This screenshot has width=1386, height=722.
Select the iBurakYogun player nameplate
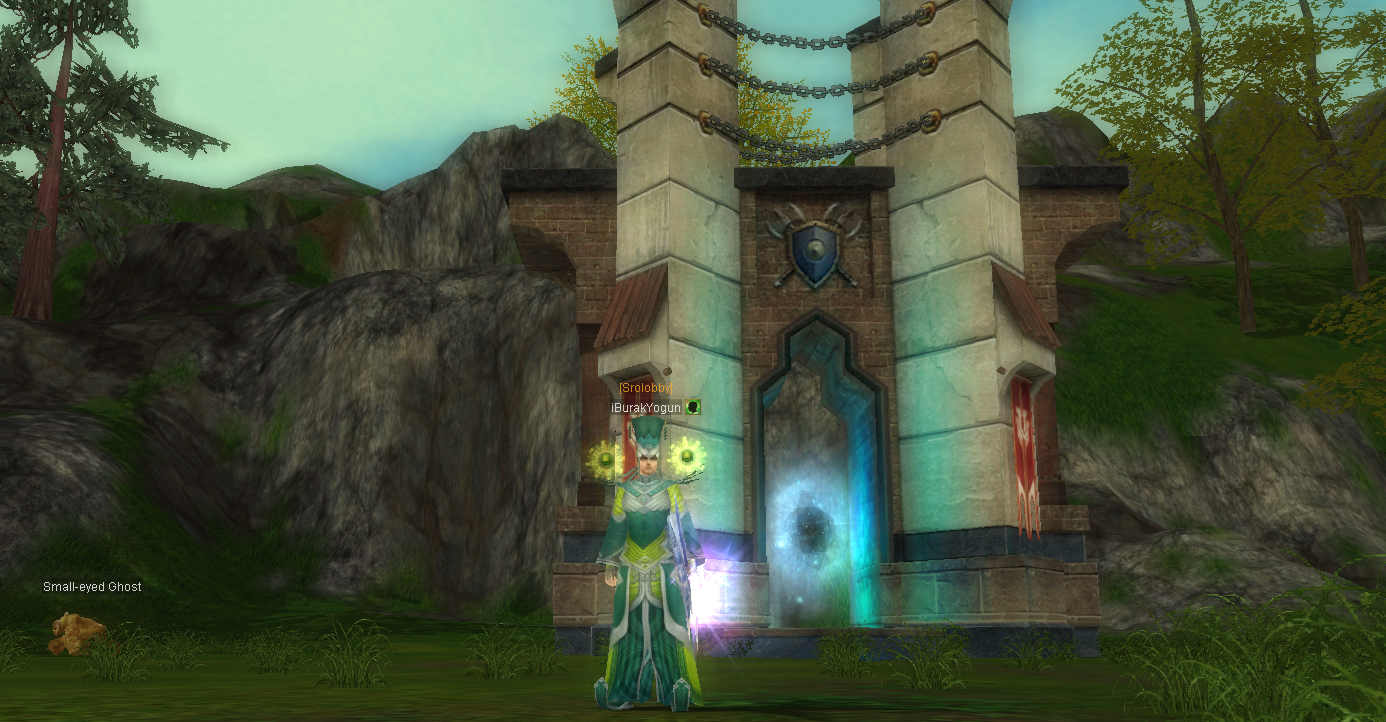(646, 407)
